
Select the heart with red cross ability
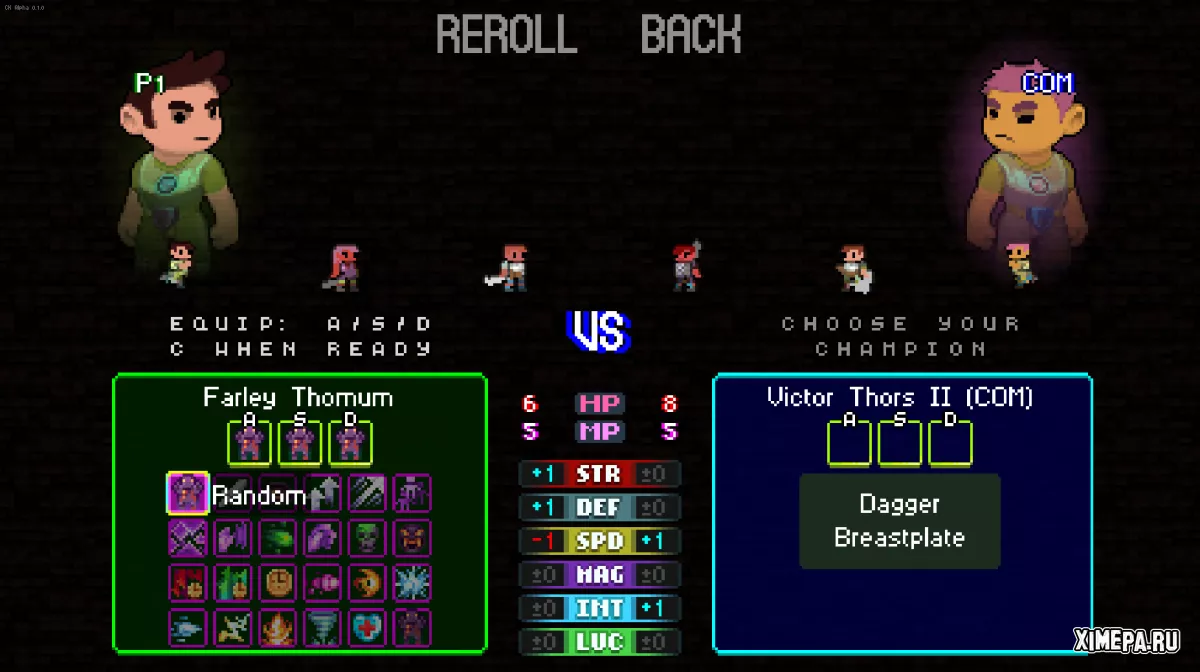[367, 627]
